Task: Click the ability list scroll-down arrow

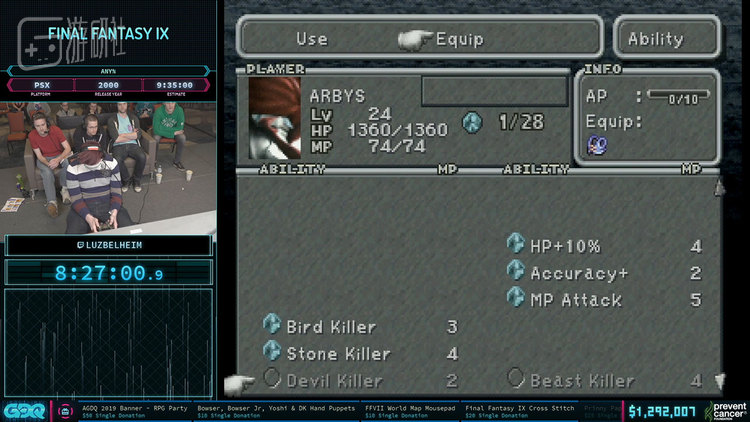Action: 717,381
